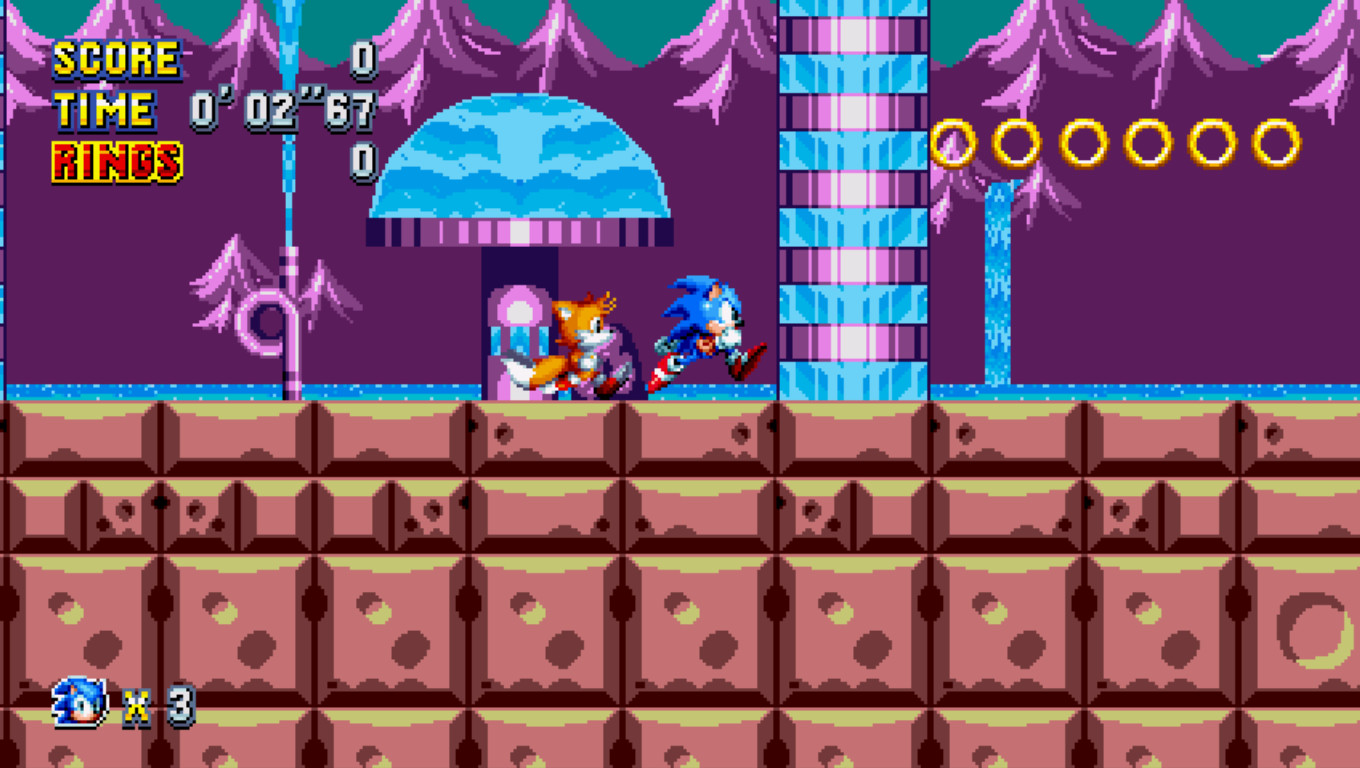Collect the middle ring of the row

[x=1085, y=143]
